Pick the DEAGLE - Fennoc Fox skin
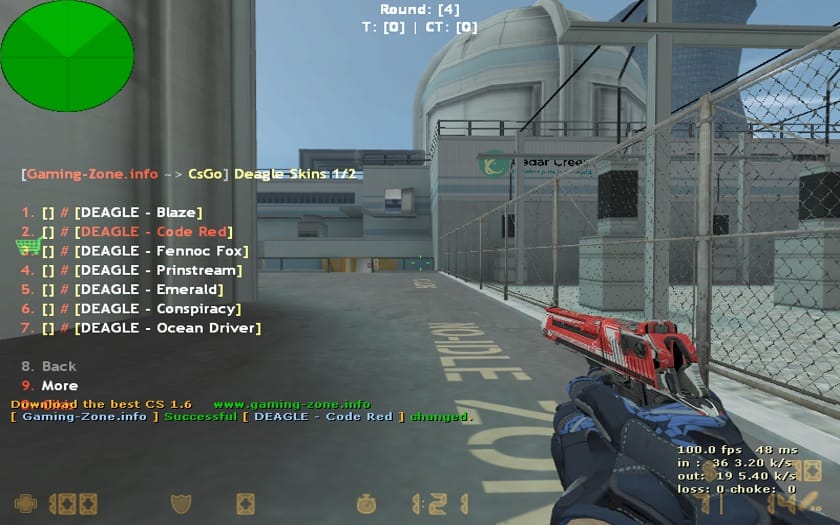 point(161,251)
